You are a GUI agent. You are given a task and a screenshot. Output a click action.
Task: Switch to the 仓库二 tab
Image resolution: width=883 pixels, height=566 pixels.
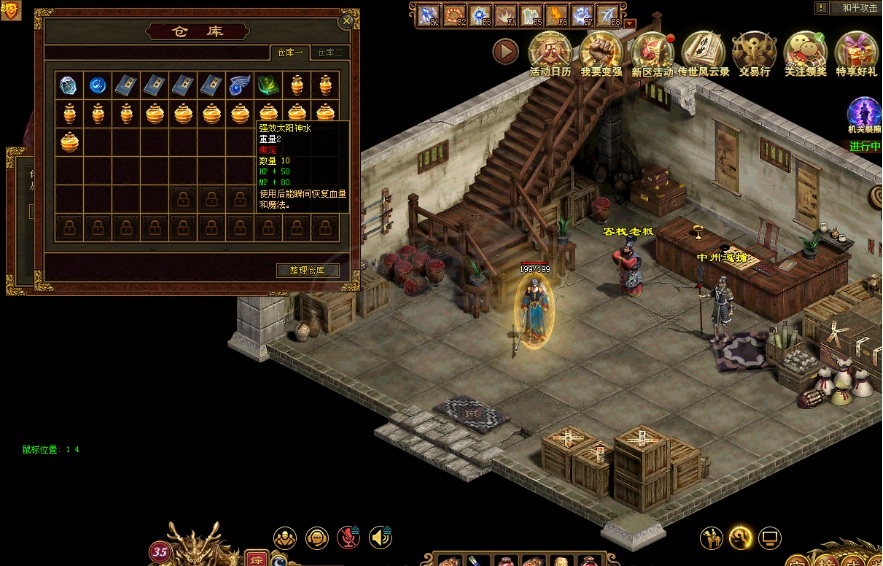[x=328, y=52]
